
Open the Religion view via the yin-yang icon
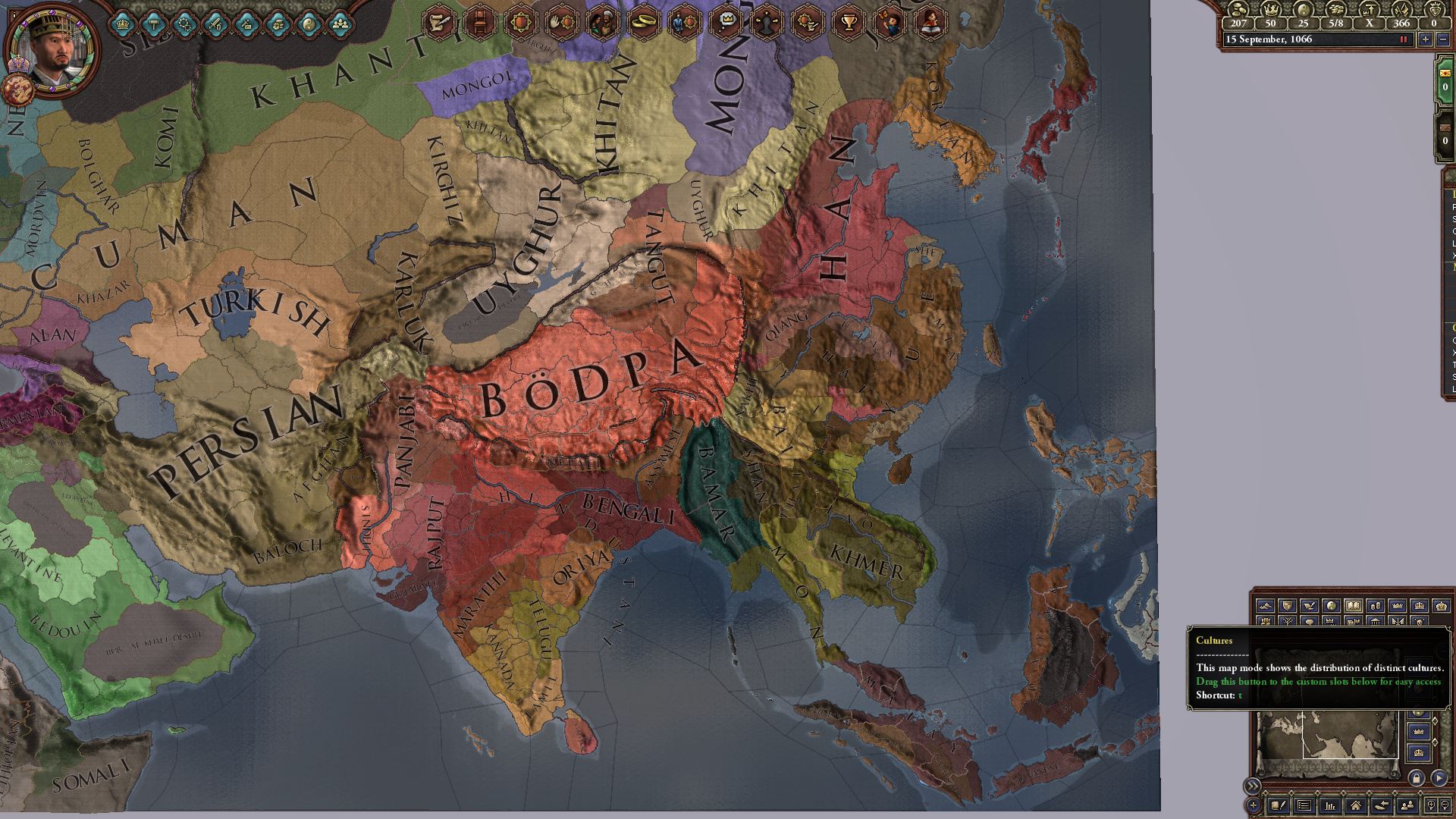coord(309,25)
